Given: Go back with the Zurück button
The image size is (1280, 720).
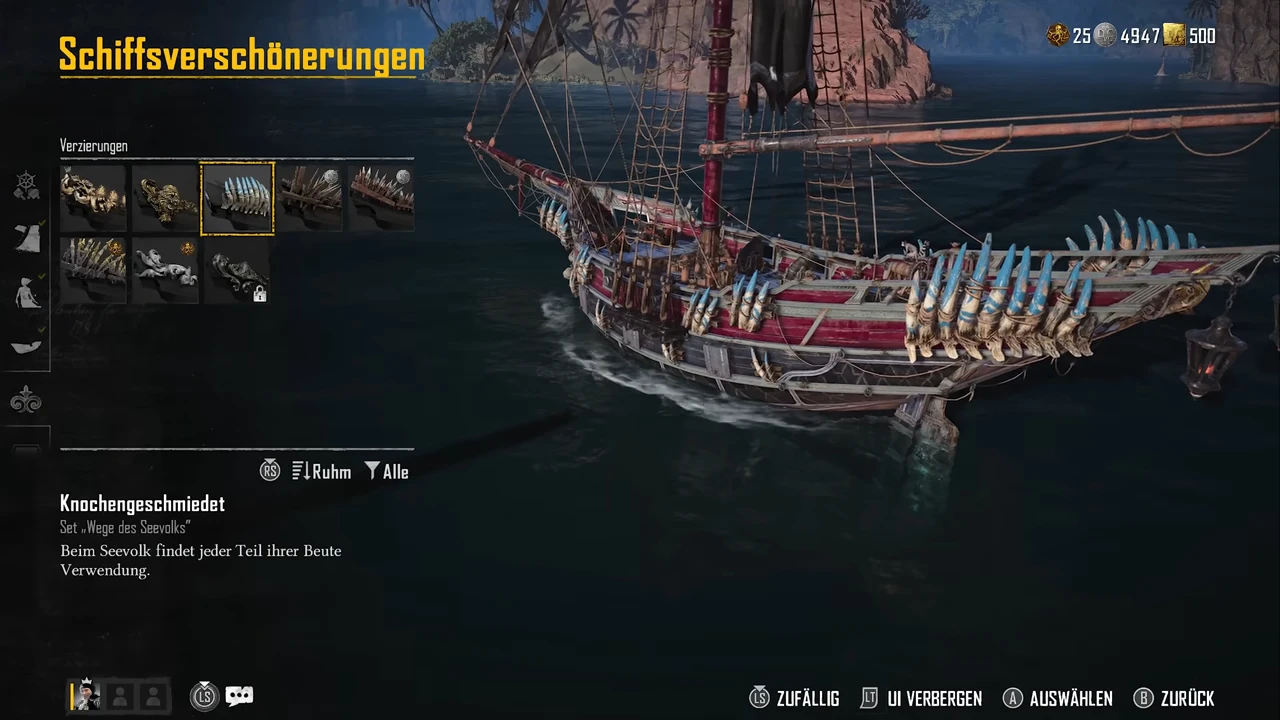Looking at the screenshot, I should [x=1174, y=698].
